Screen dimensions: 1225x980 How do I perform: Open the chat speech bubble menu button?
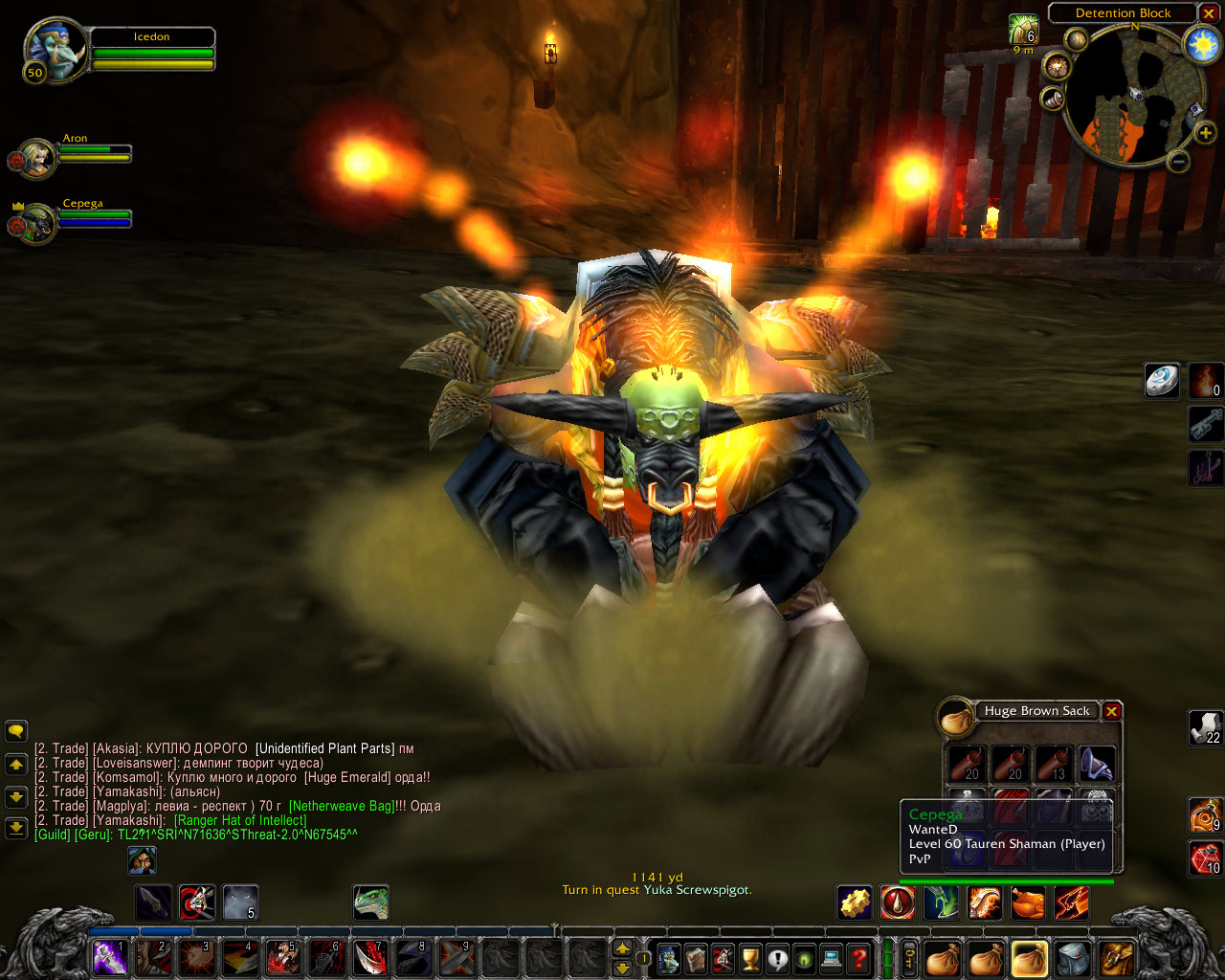[16, 732]
